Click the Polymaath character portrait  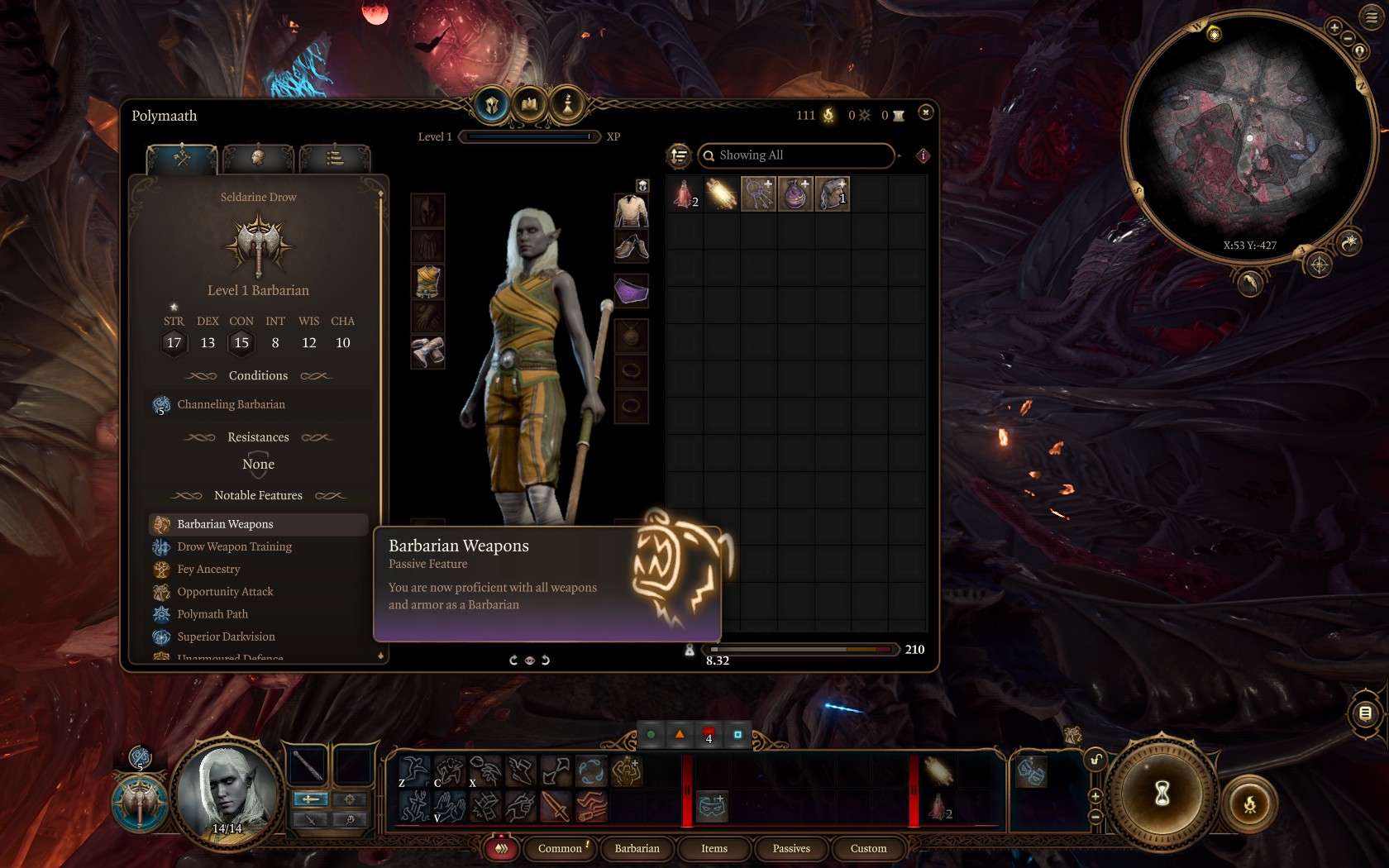click(x=227, y=794)
